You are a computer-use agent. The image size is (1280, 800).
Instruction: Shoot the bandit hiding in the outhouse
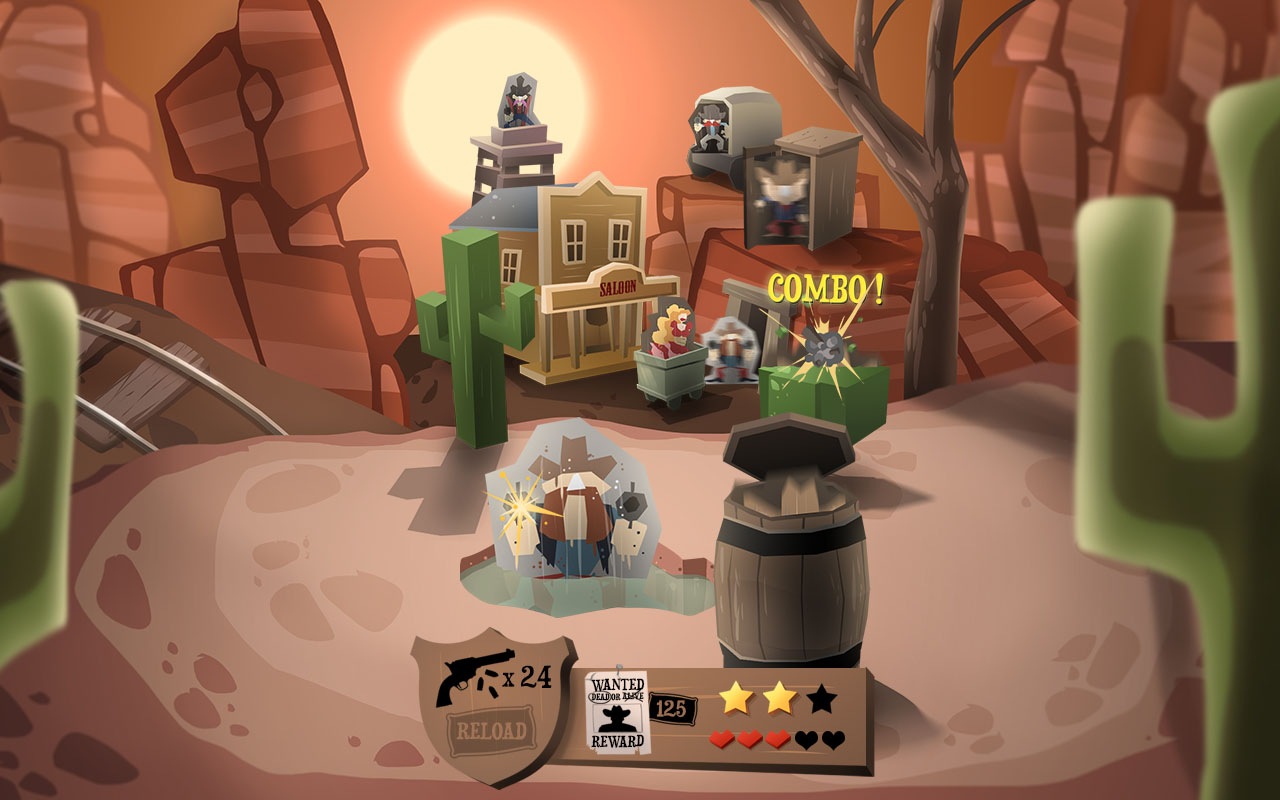[x=780, y=190]
